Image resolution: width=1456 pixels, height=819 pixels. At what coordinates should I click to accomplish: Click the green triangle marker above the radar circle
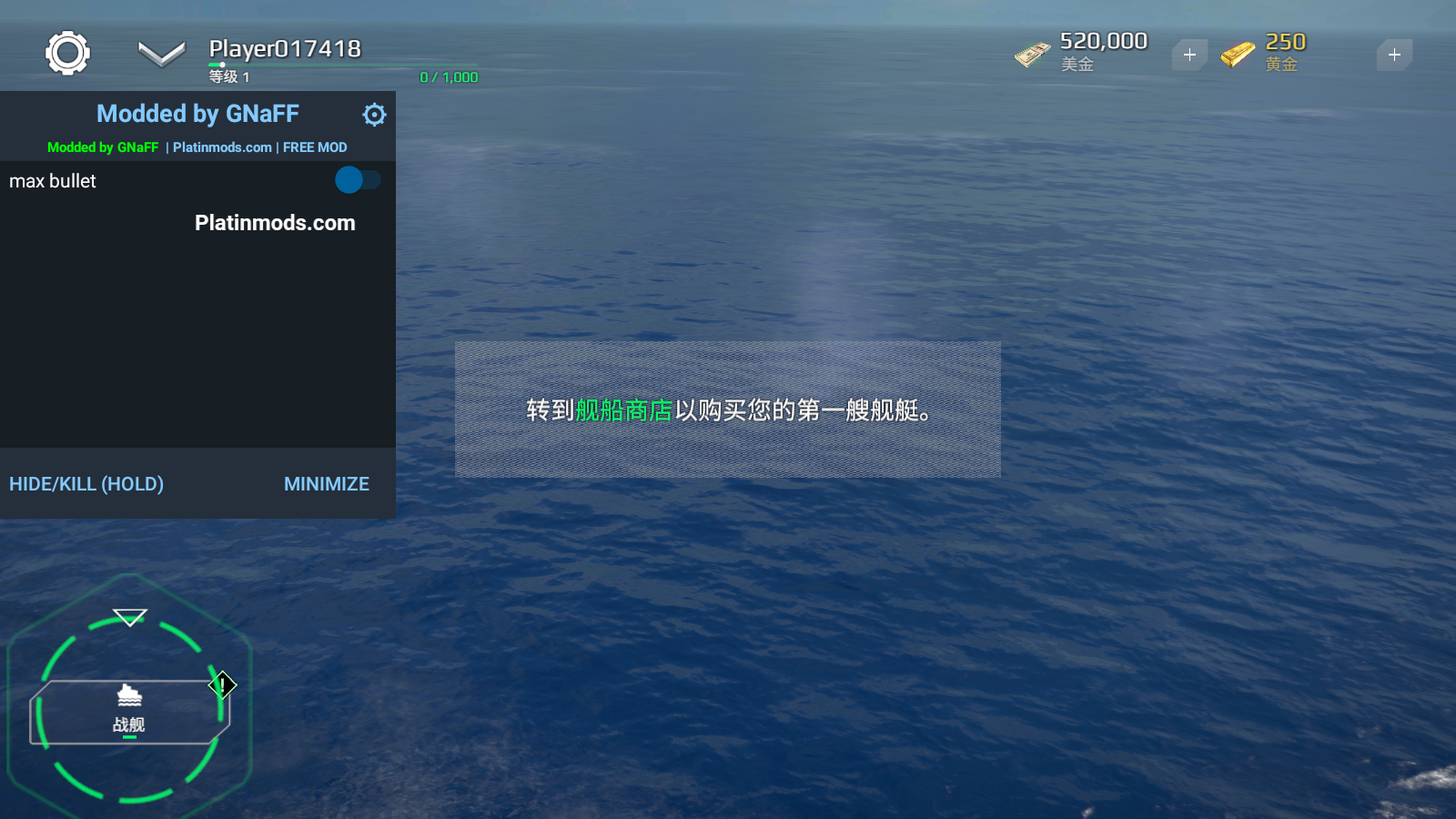(x=128, y=617)
